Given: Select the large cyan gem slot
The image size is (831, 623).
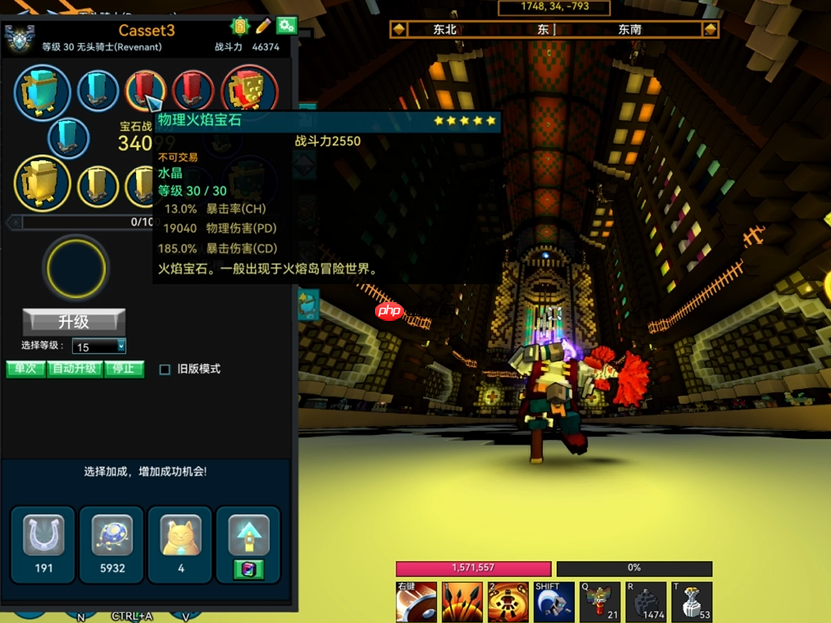Looking at the screenshot, I should coord(43,92).
